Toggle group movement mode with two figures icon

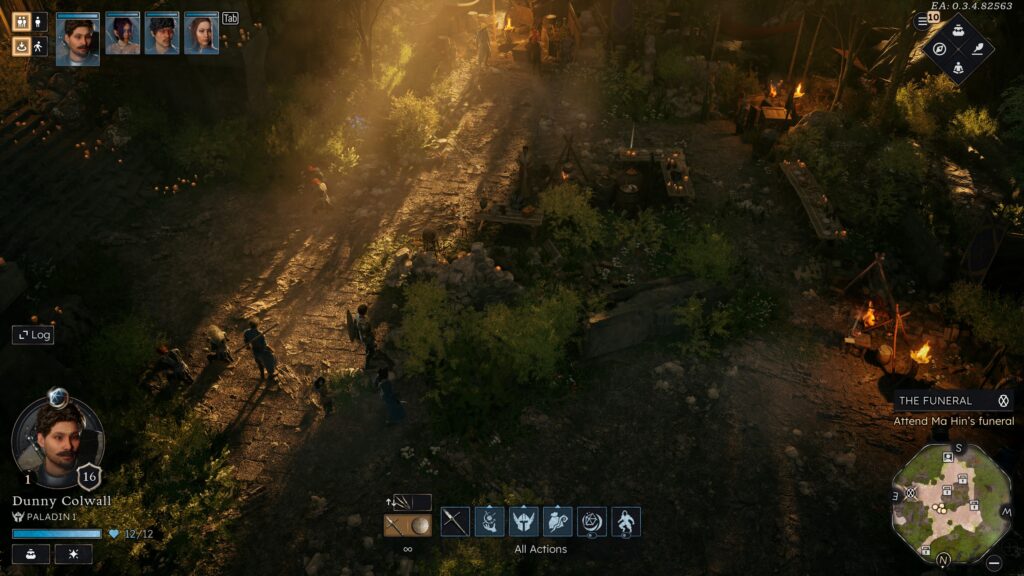pos(21,21)
